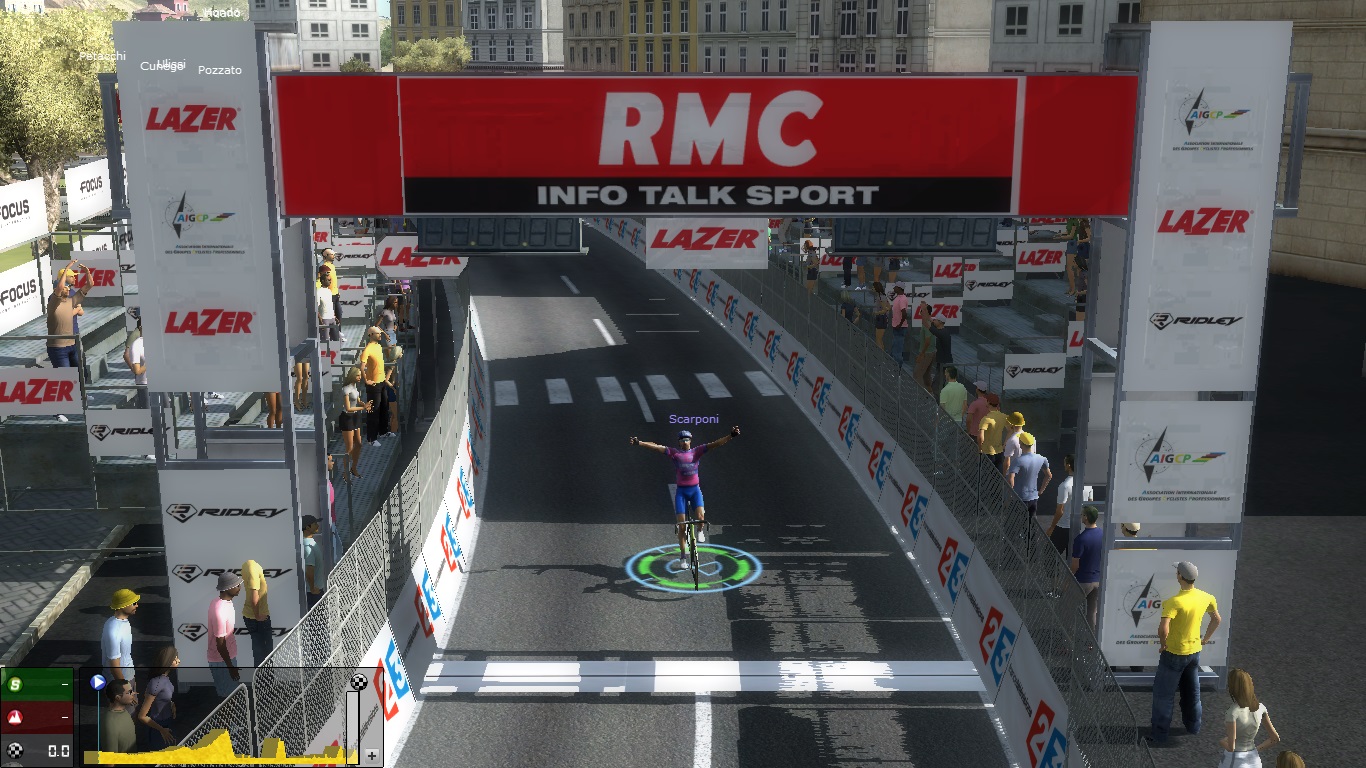
Task: Click the Pozzato rider name label
Action: pos(220,70)
